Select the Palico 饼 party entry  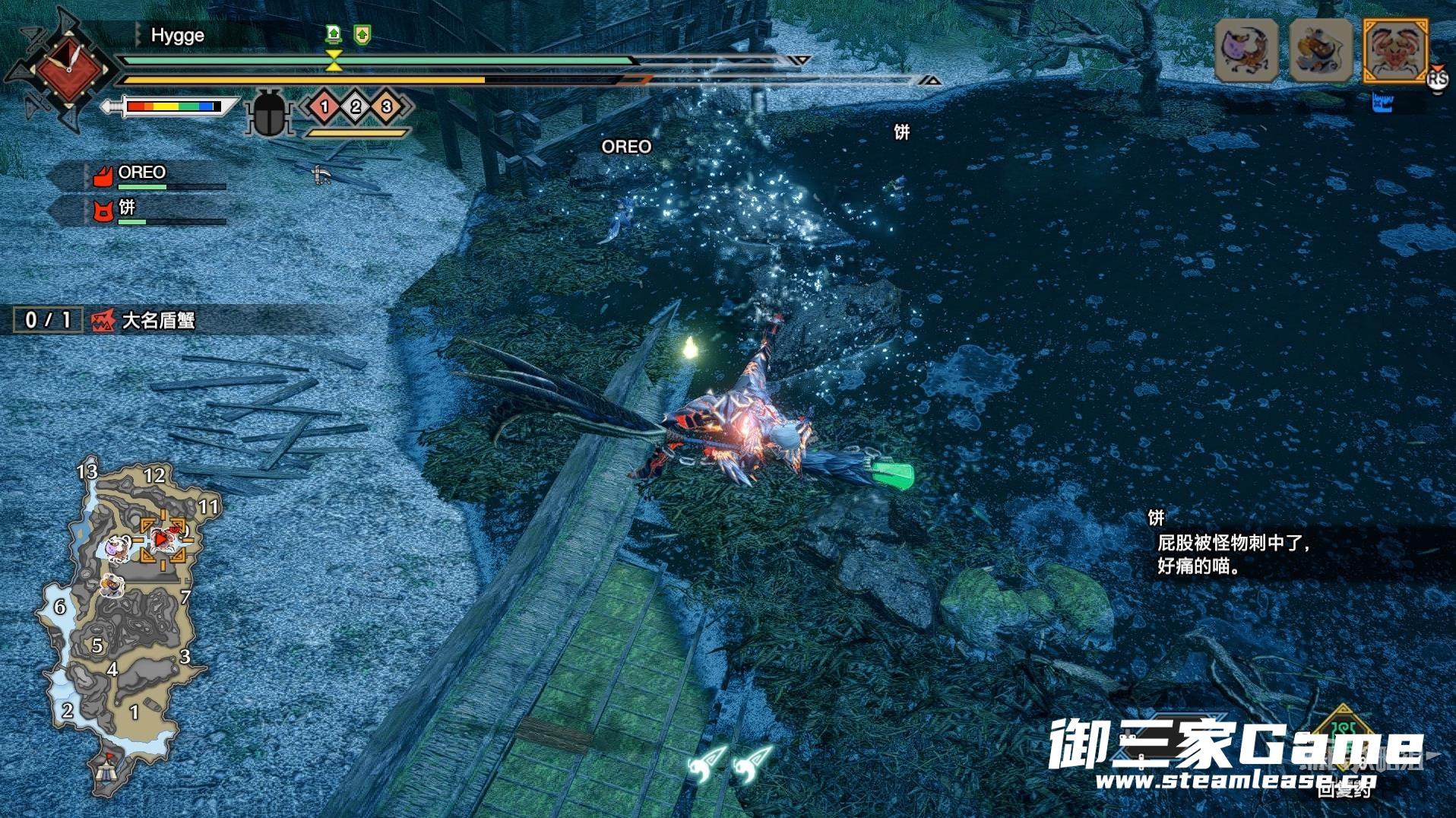tap(126, 208)
